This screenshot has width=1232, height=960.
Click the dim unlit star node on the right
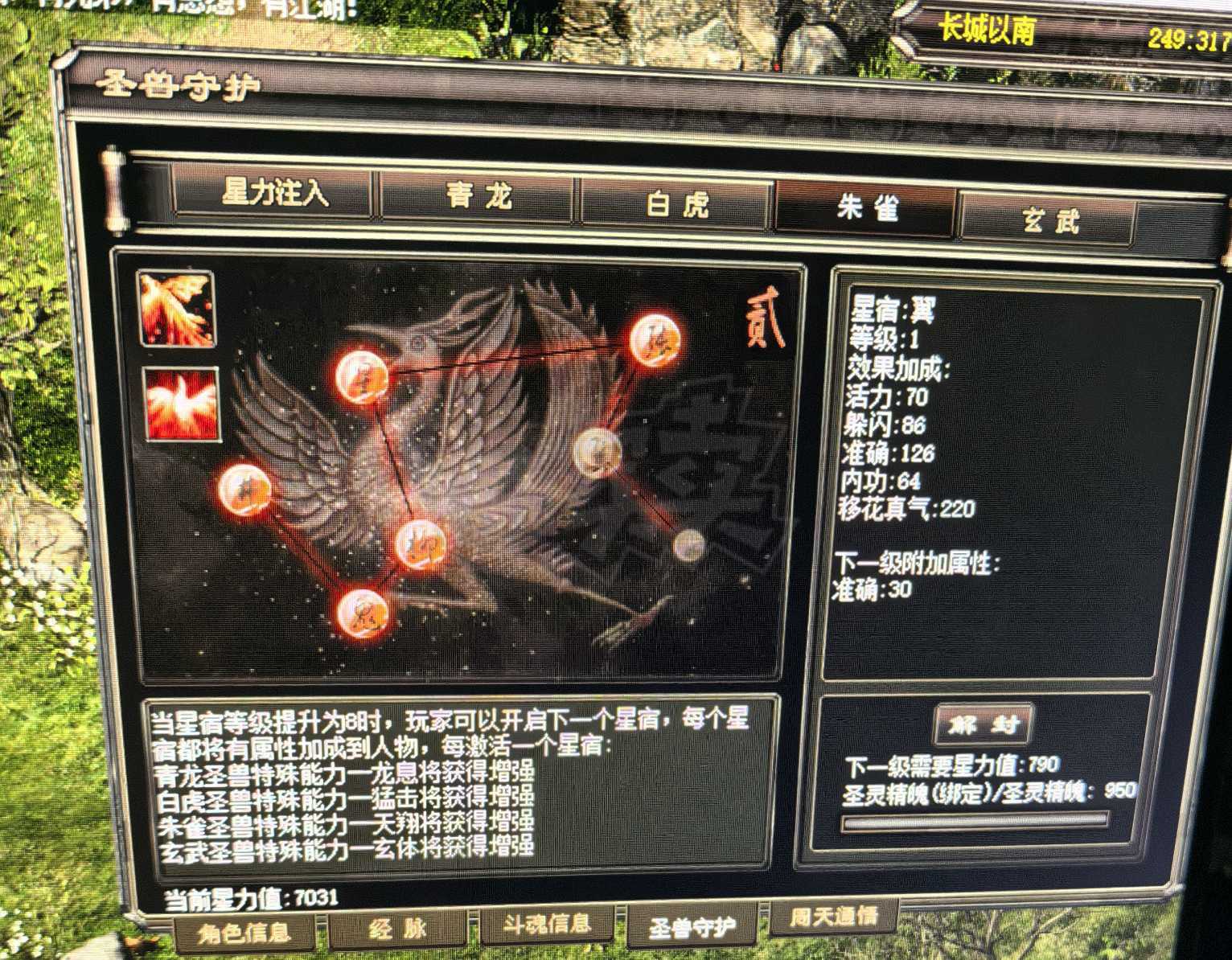(690, 548)
